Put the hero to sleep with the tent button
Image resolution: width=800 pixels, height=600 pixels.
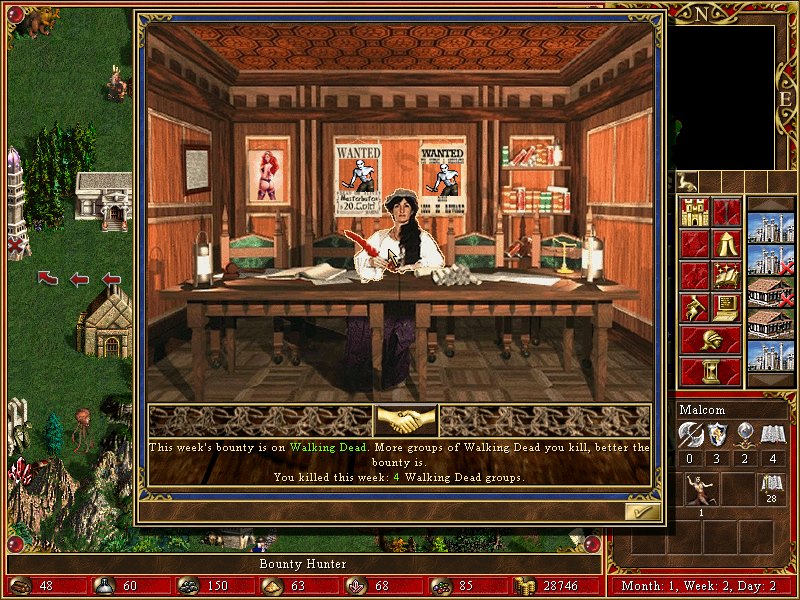[x=726, y=244]
